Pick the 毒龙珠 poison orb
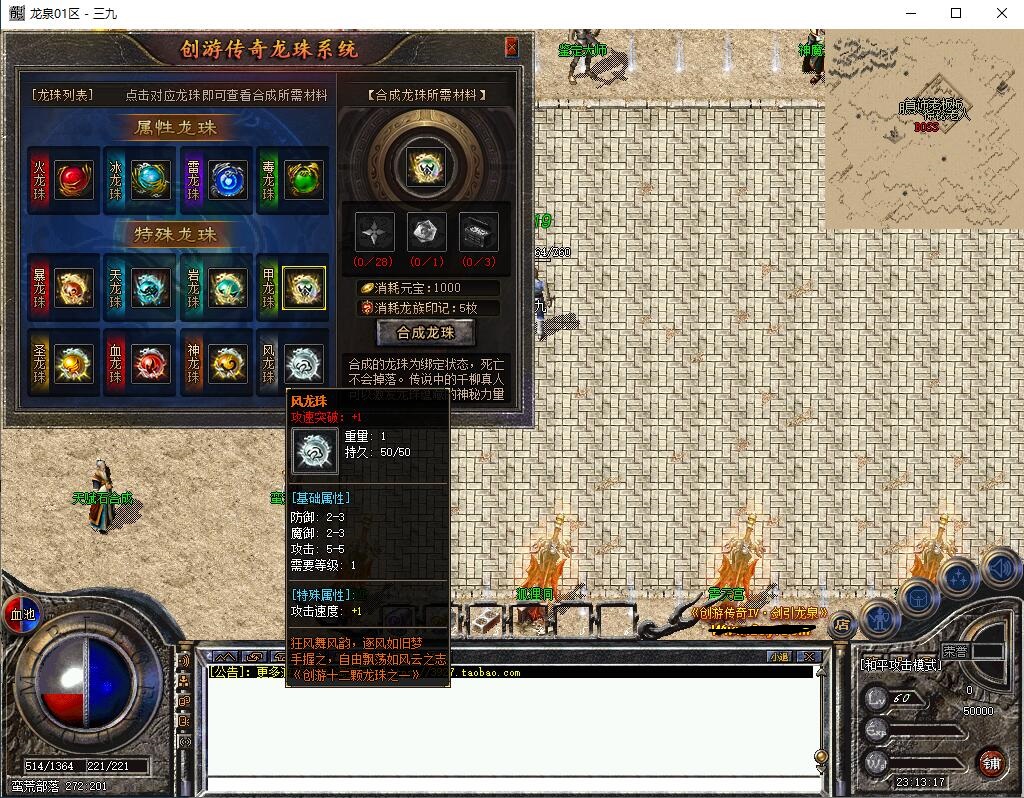Image resolution: width=1024 pixels, height=798 pixels. 303,181
